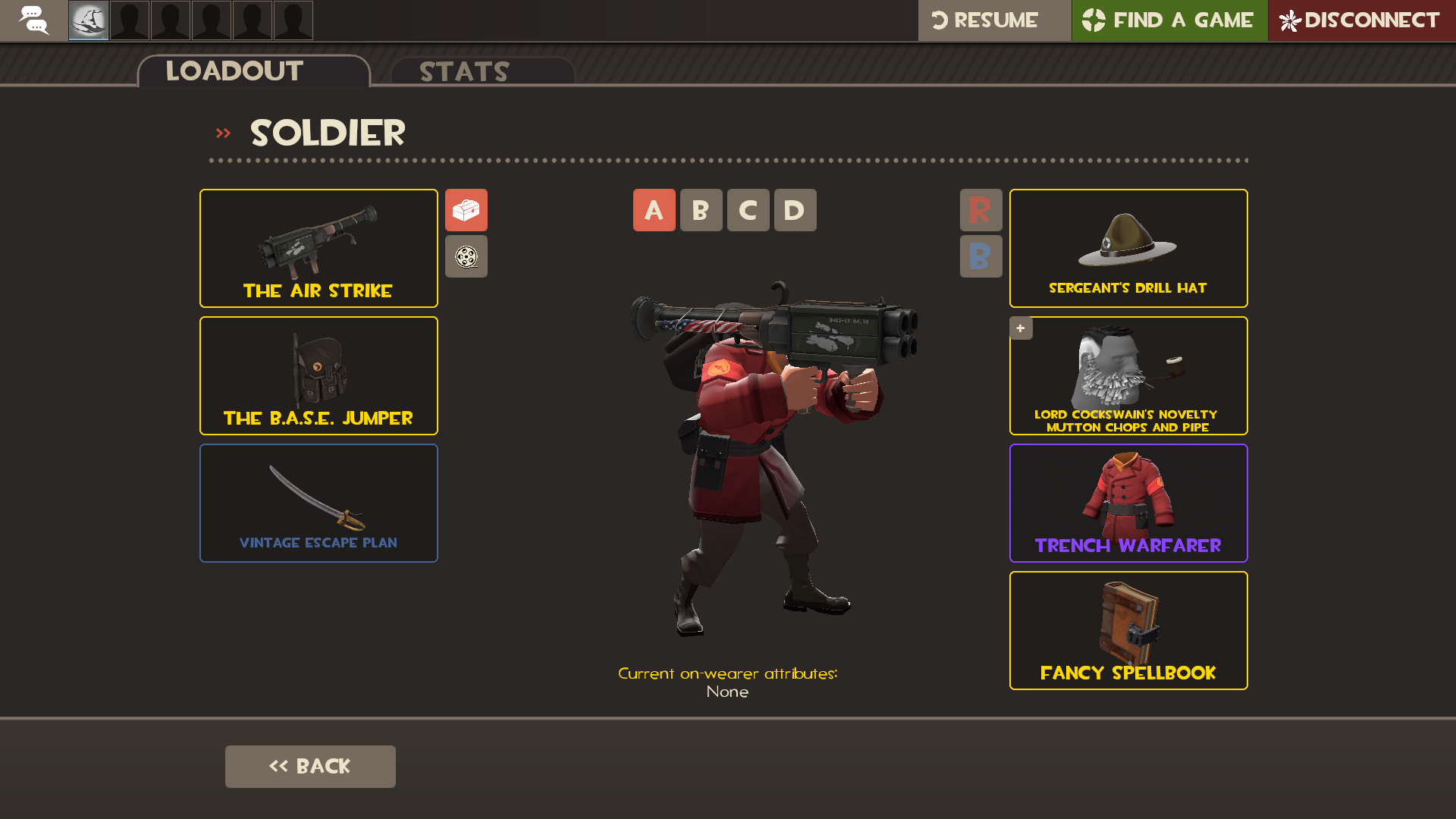Screen dimensions: 1456x819
Task: Open the chat bubble icon in top-left corner
Action: [x=33, y=20]
